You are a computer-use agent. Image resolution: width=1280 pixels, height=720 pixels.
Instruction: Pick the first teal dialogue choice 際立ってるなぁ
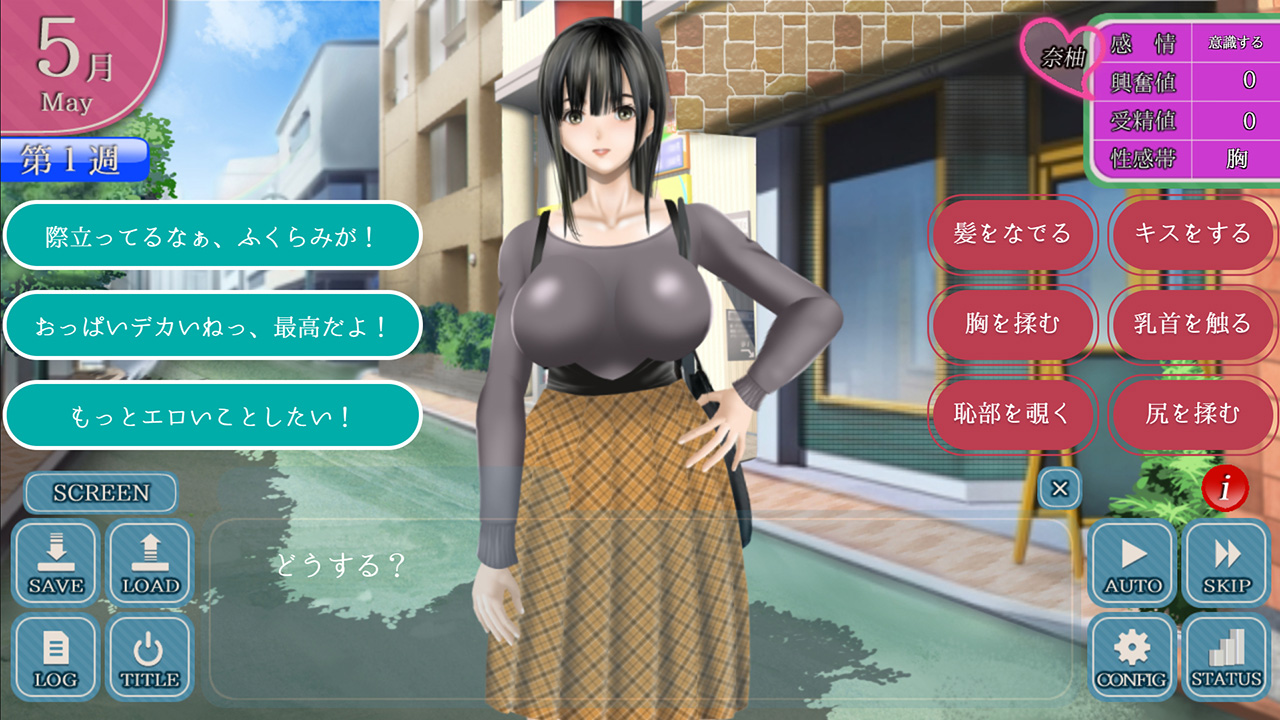pyautogui.click(x=212, y=236)
